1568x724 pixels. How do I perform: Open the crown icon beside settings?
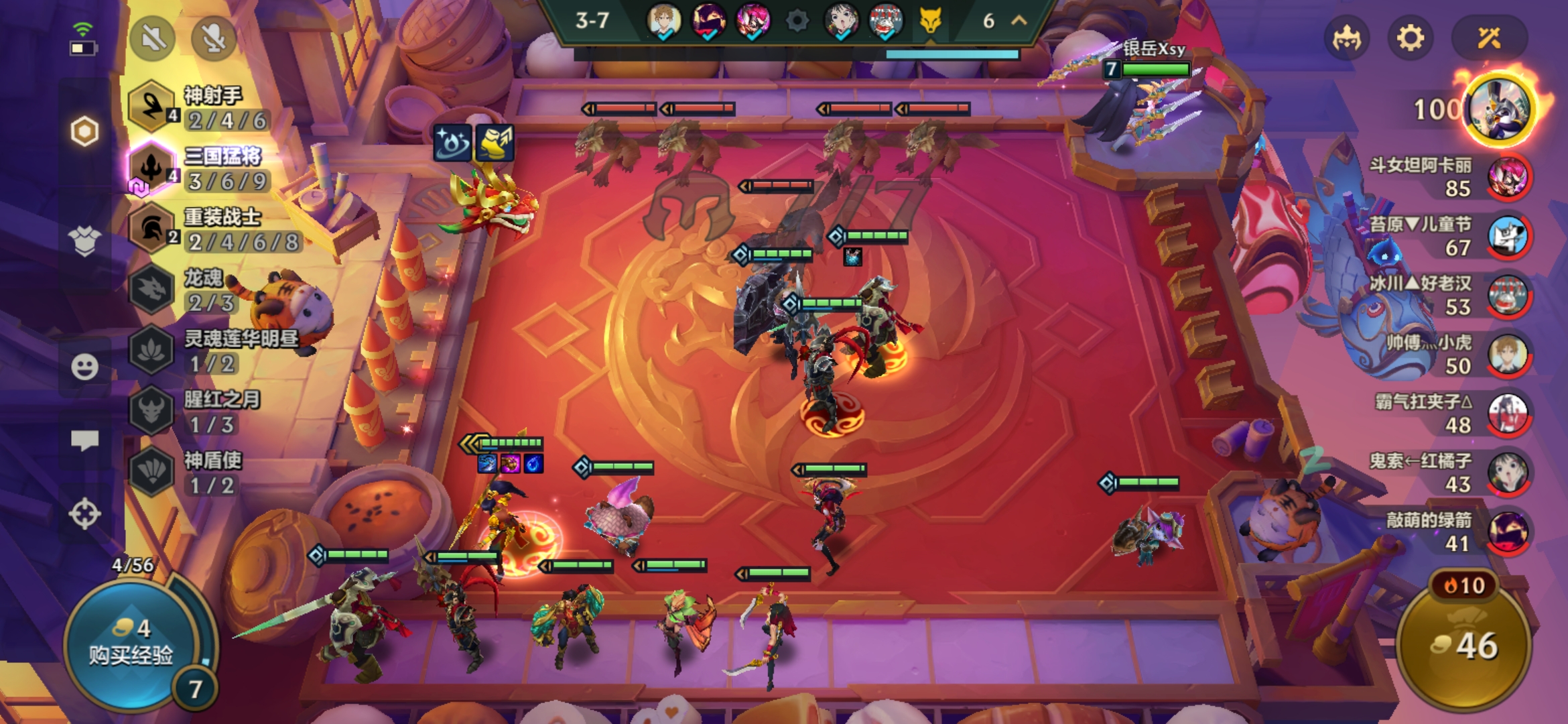tap(1347, 38)
